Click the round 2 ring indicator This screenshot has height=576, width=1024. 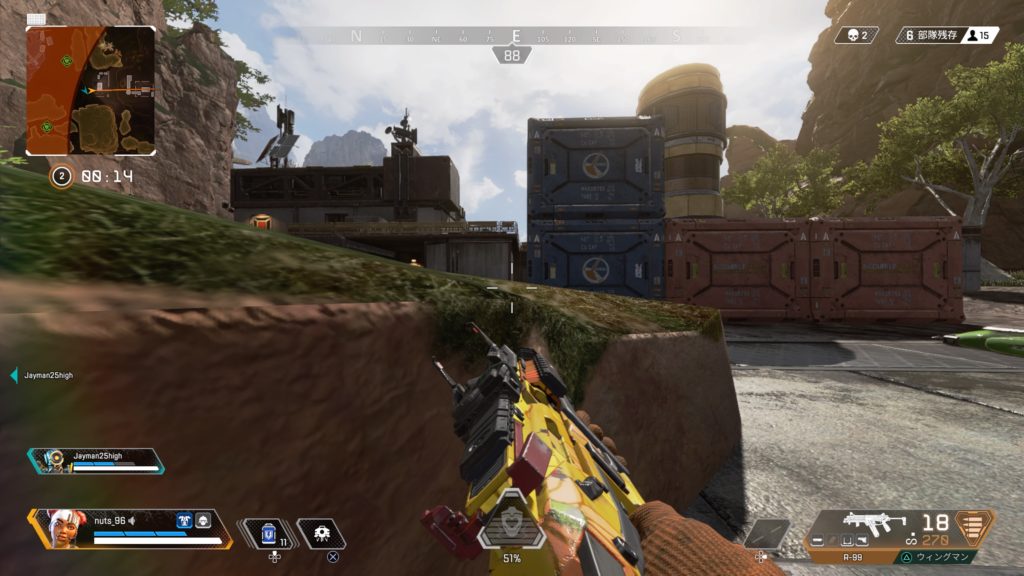click(61, 177)
